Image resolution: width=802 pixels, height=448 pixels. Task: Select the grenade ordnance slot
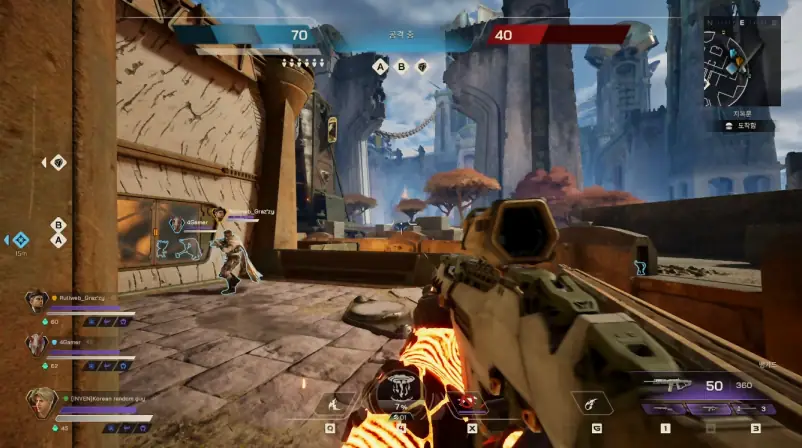597,404
